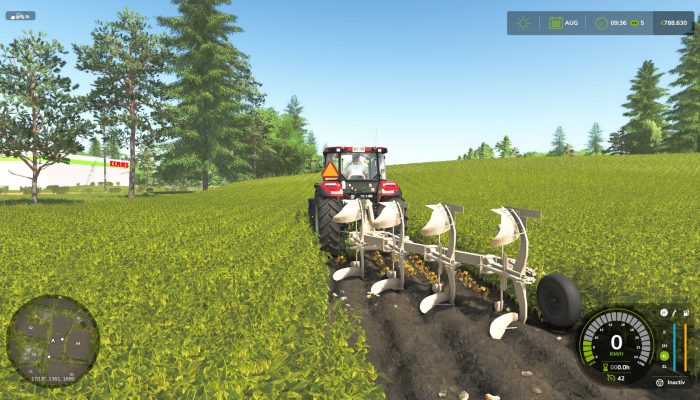Click the vehicle tool icon strip at top-left

coord(20,16)
